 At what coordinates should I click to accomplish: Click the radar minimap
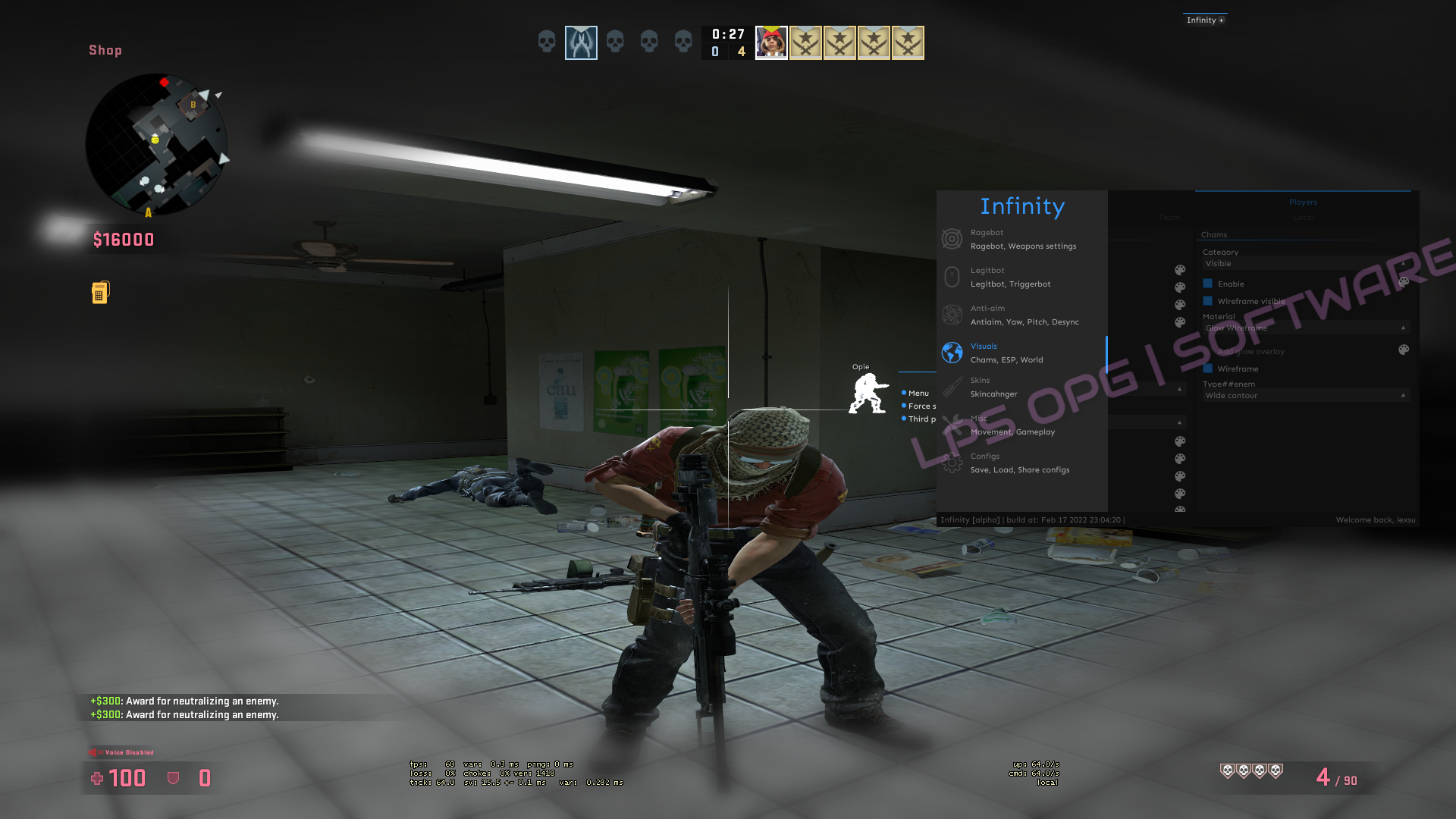[156, 144]
